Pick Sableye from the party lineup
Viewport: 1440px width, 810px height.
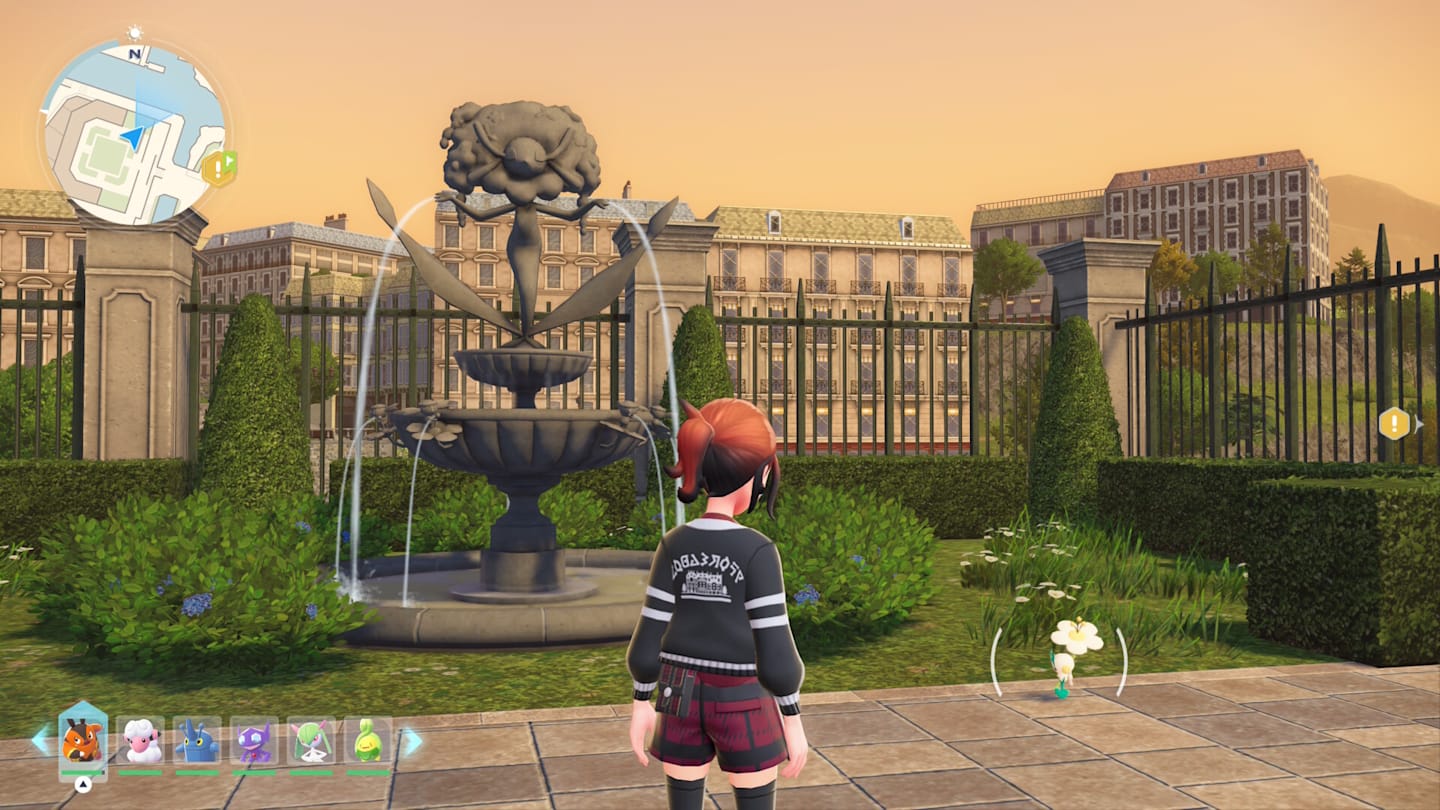(254, 741)
